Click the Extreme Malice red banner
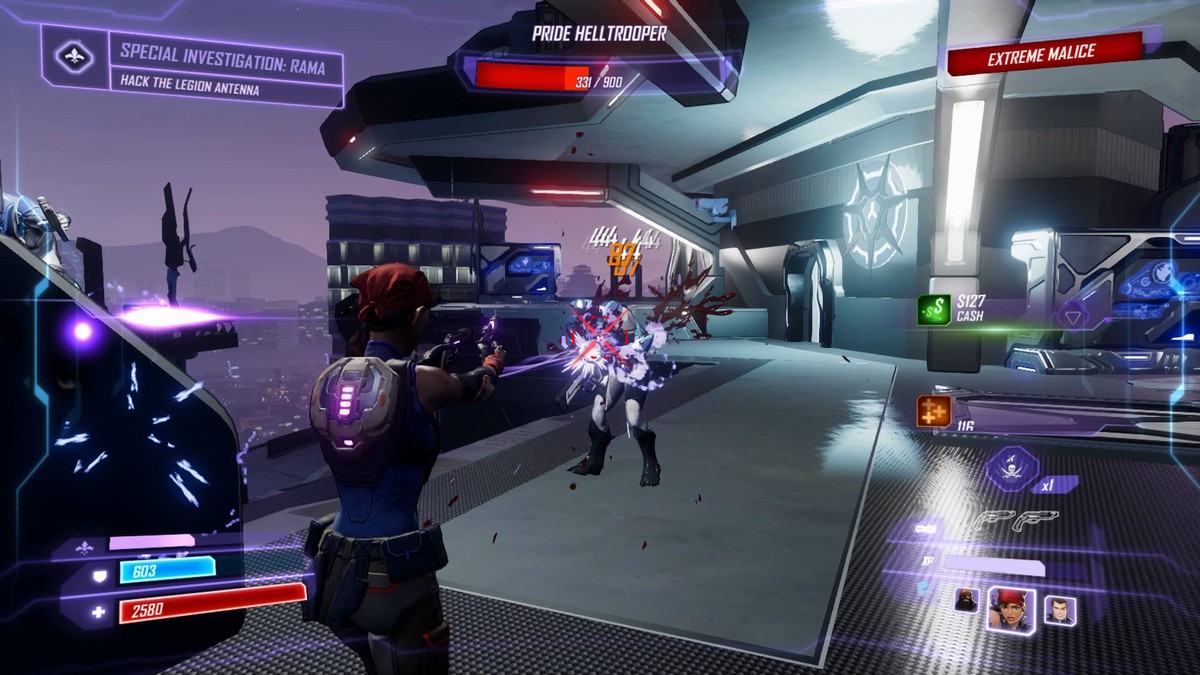Viewport: 1200px width, 675px height. pyautogui.click(x=1042, y=54)
